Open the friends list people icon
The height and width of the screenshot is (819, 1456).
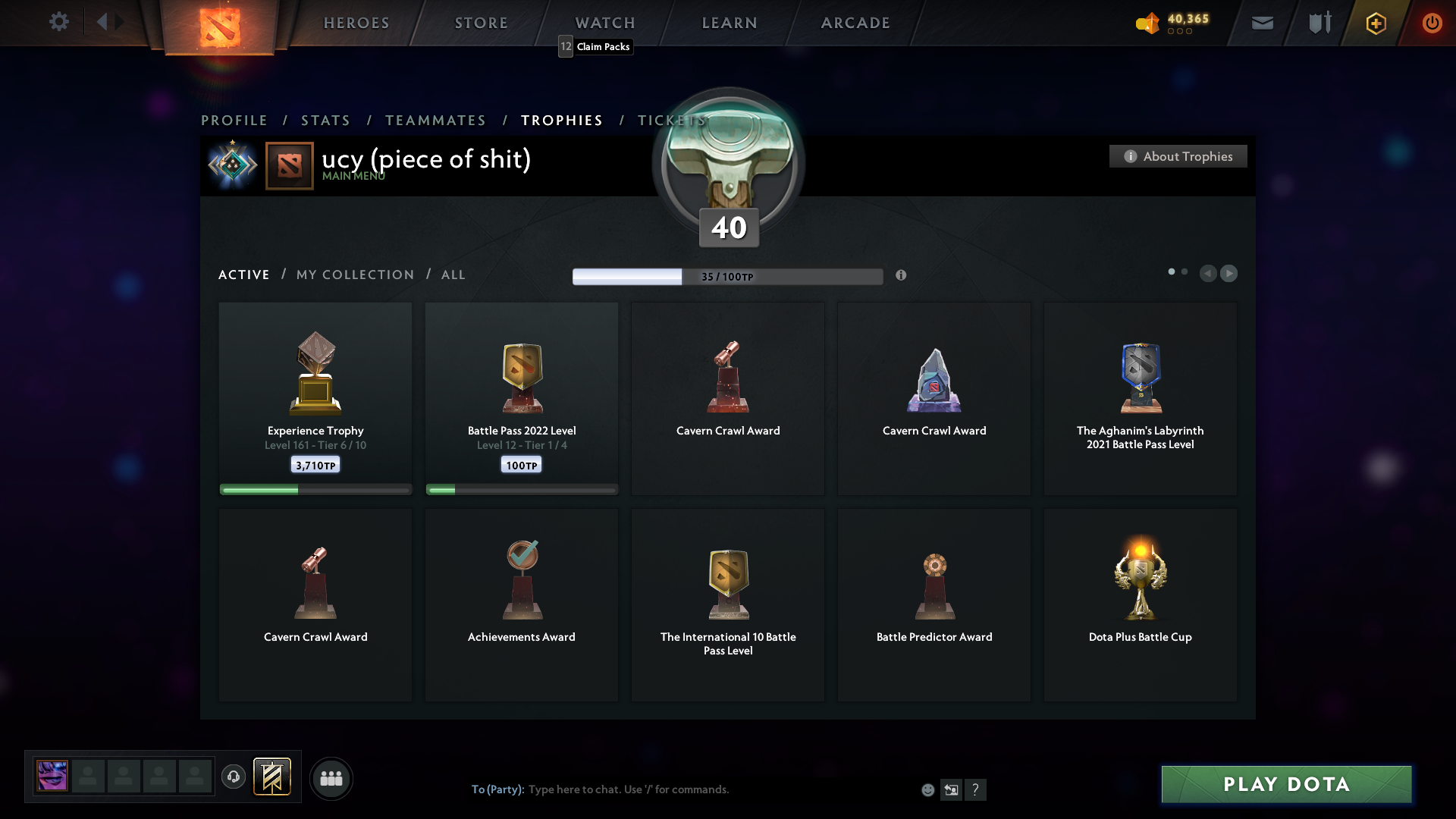331,778
